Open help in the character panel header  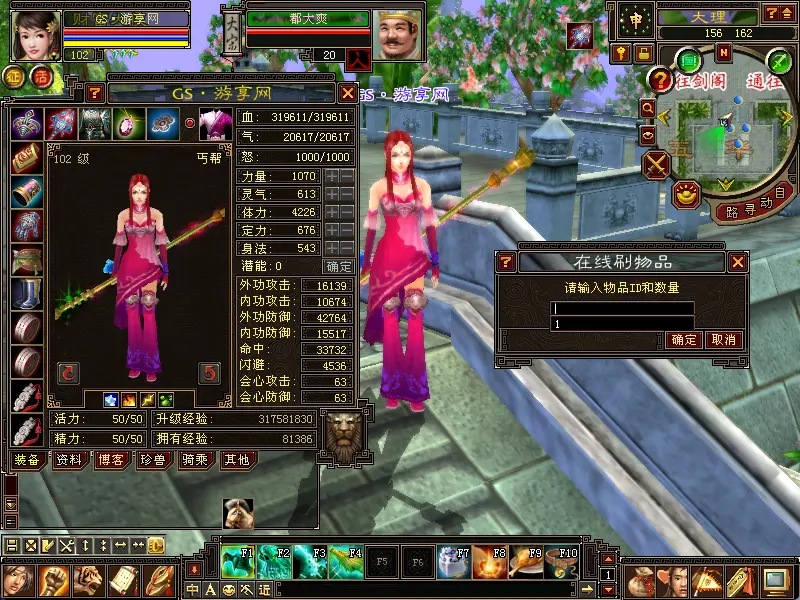pyautogui.click(x=95, y=93)
